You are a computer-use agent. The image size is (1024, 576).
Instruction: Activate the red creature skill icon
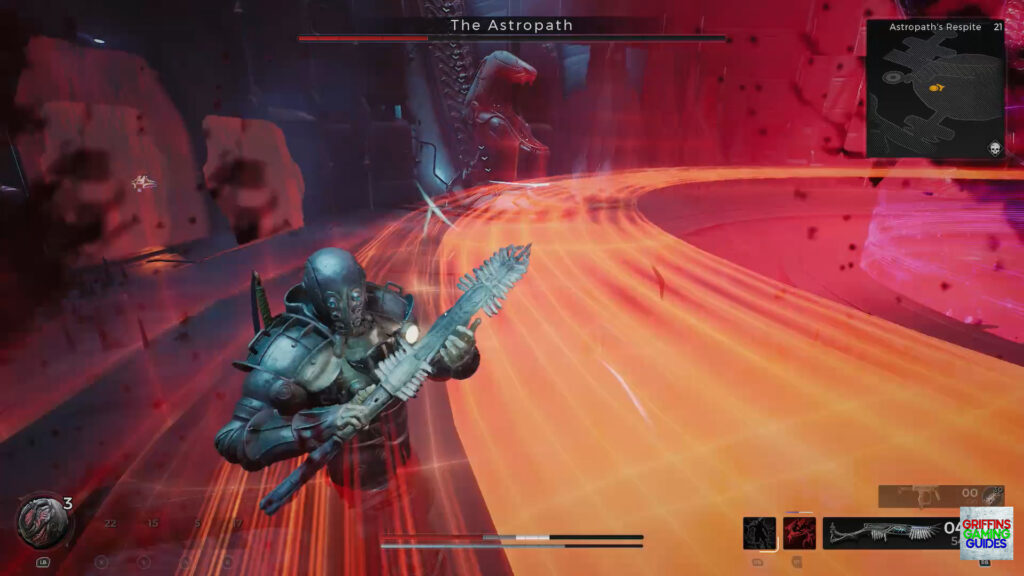click(x=799, y=533)
